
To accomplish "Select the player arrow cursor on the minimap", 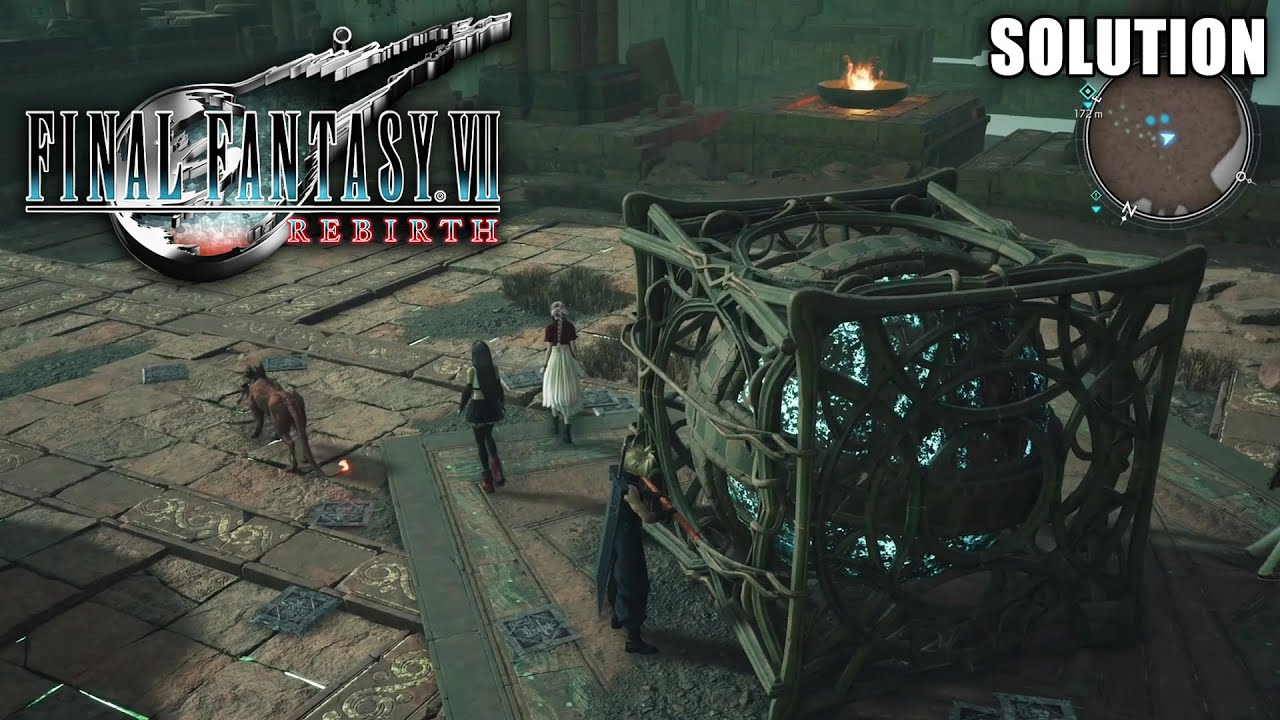I will 1167,138.
